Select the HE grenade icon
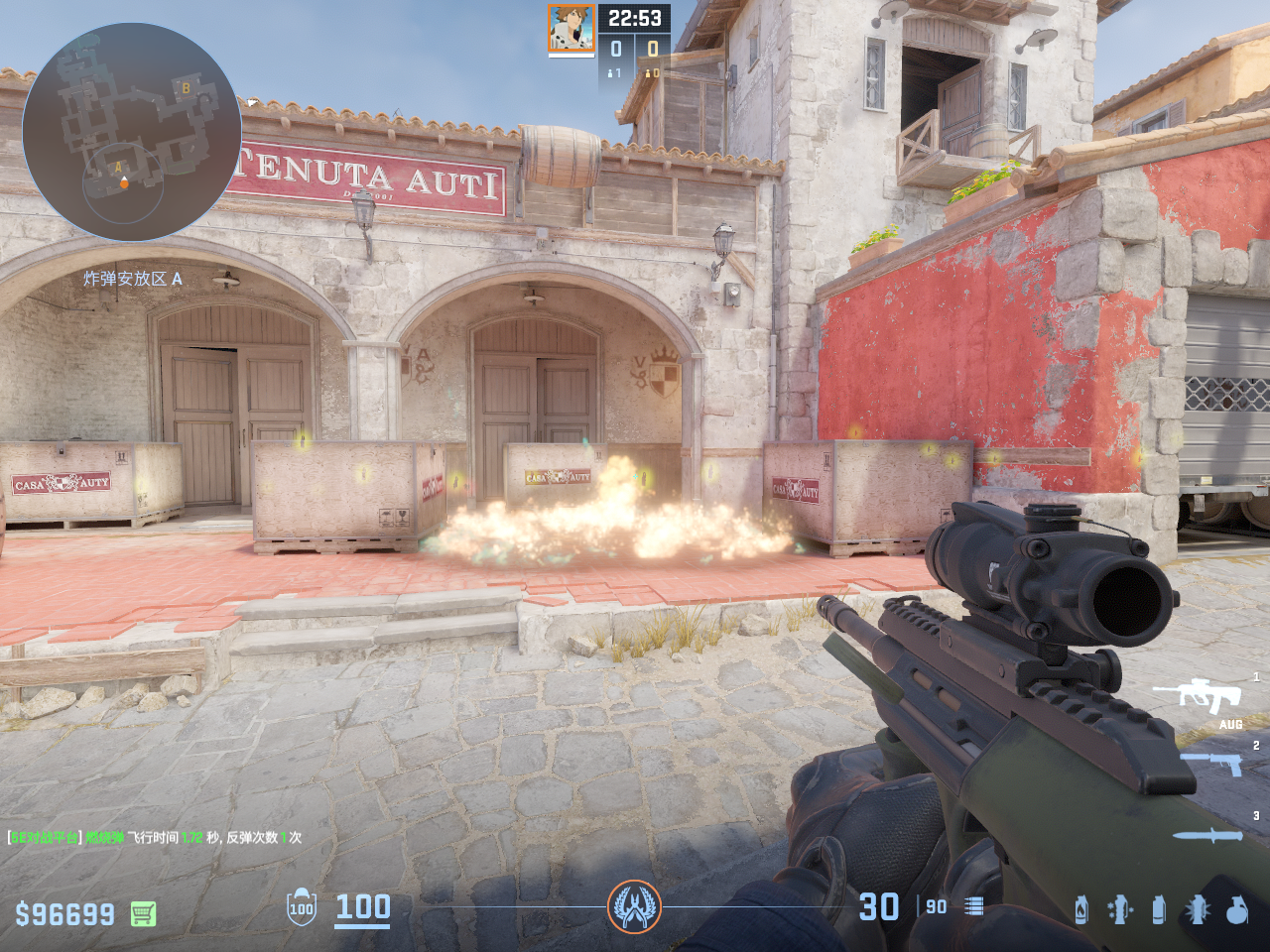The image size is (1270, 952). coord(1236,909)
